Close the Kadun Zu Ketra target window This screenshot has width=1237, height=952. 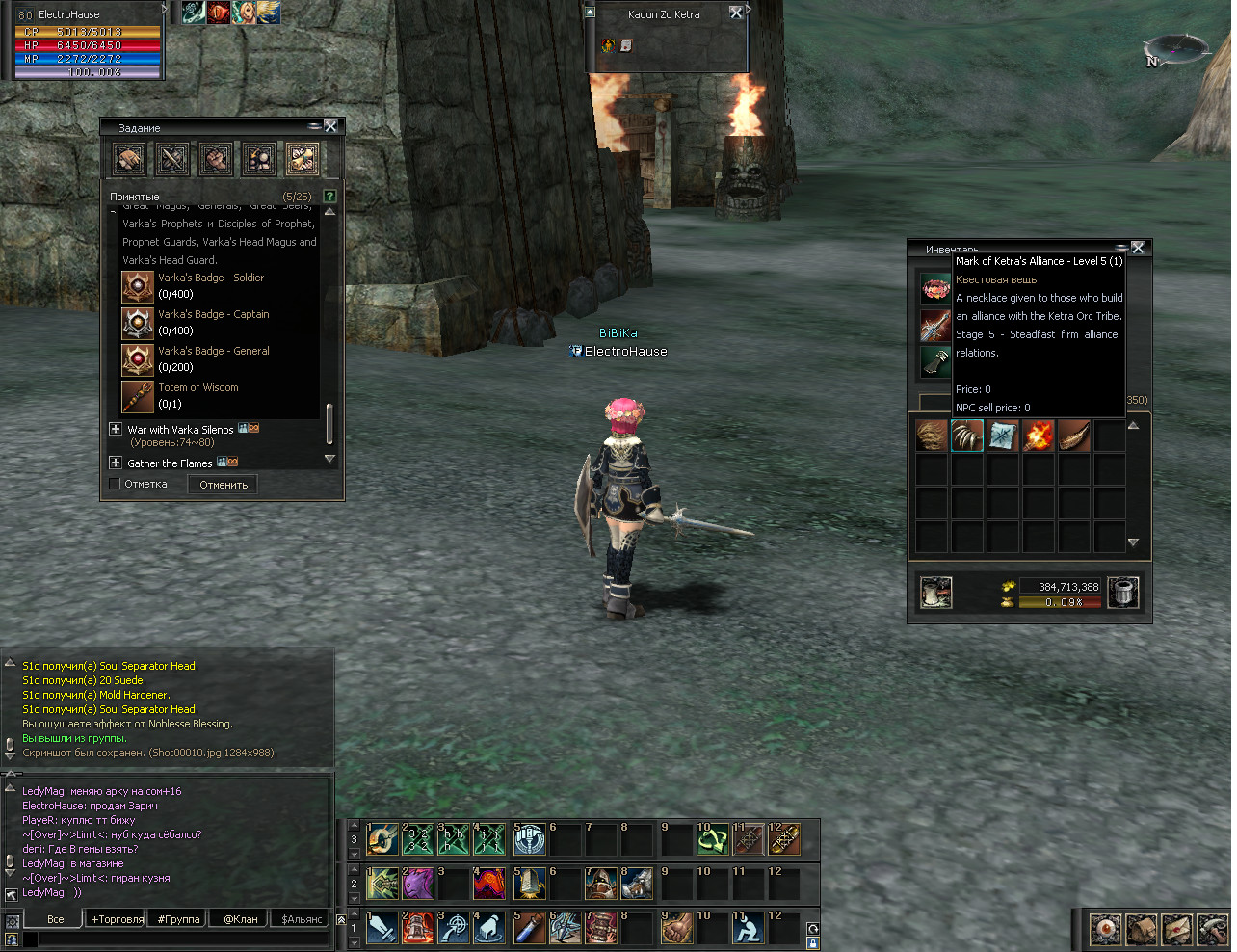[x=736, y=13]
